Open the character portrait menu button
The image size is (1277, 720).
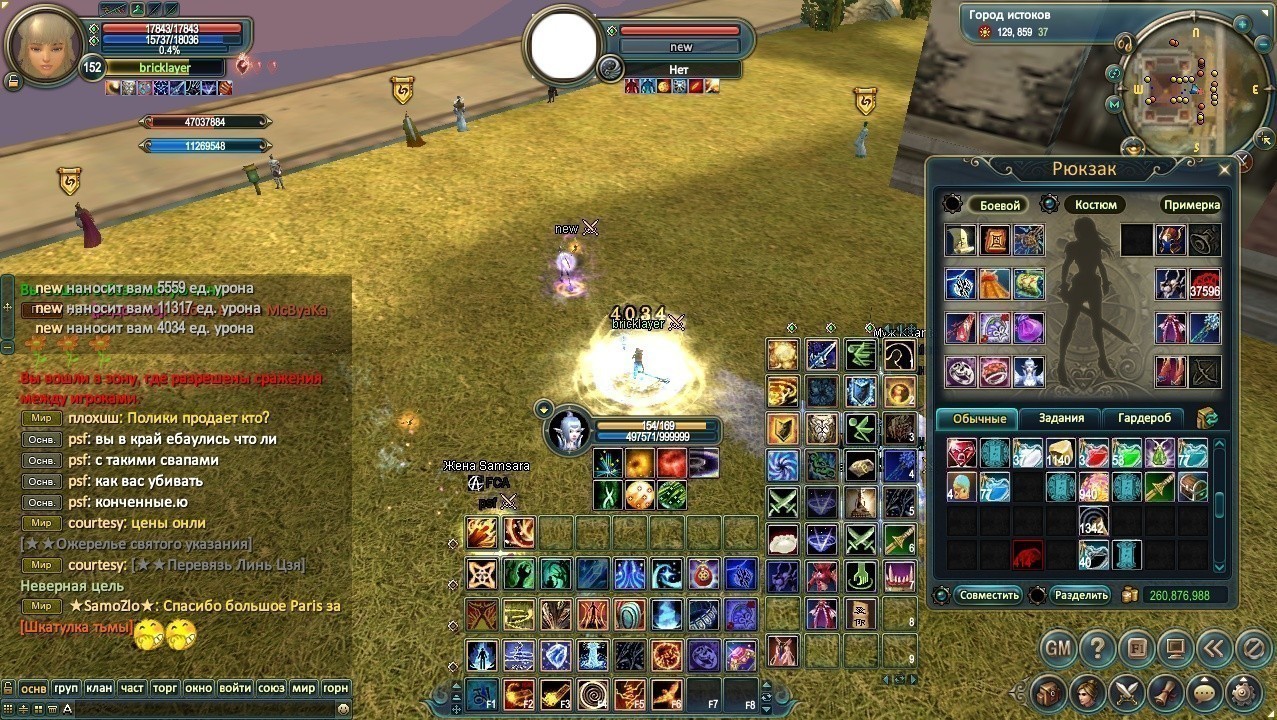pyautogui.click(x=1088, y=692)
